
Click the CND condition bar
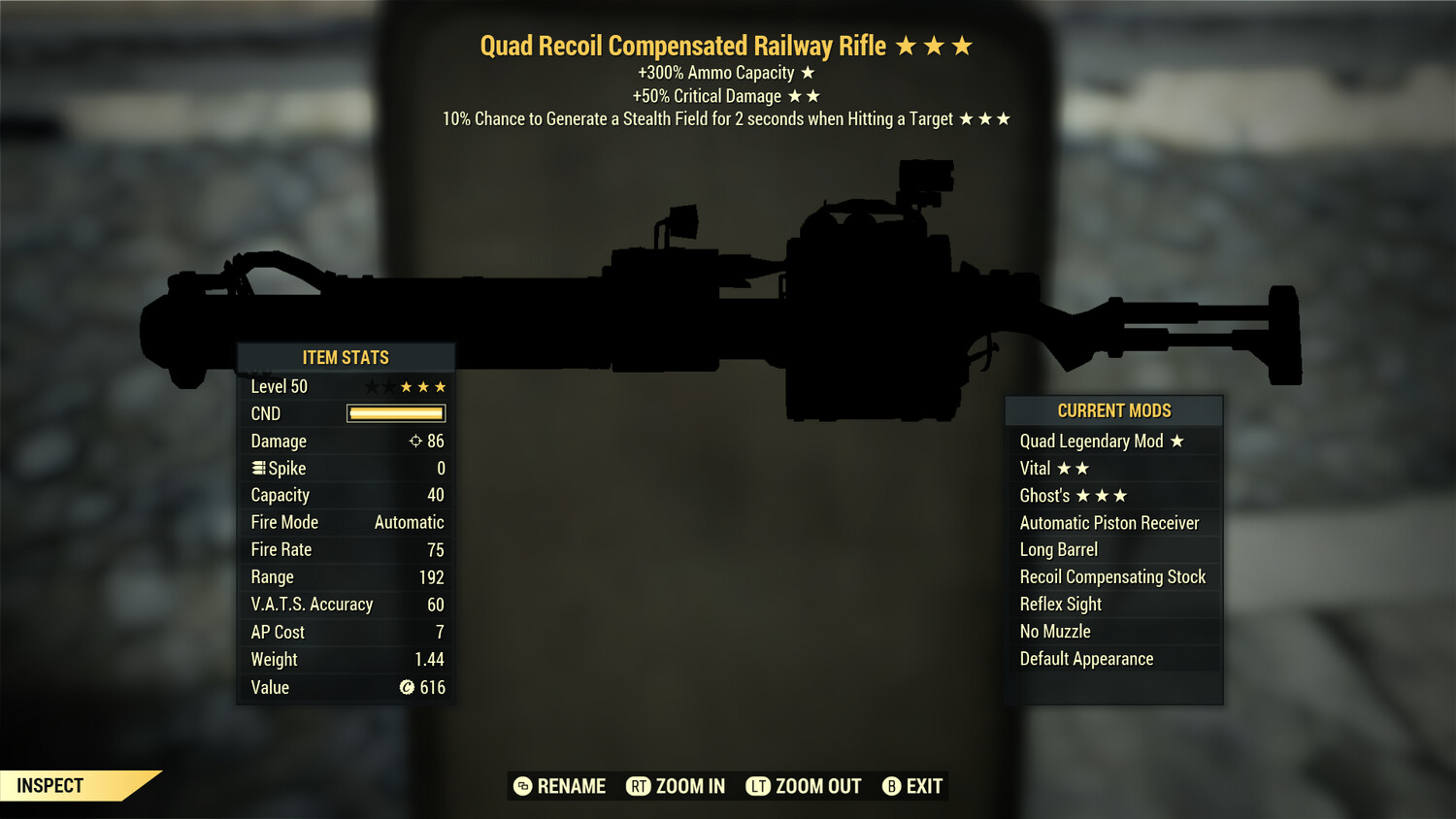point(395,413)
